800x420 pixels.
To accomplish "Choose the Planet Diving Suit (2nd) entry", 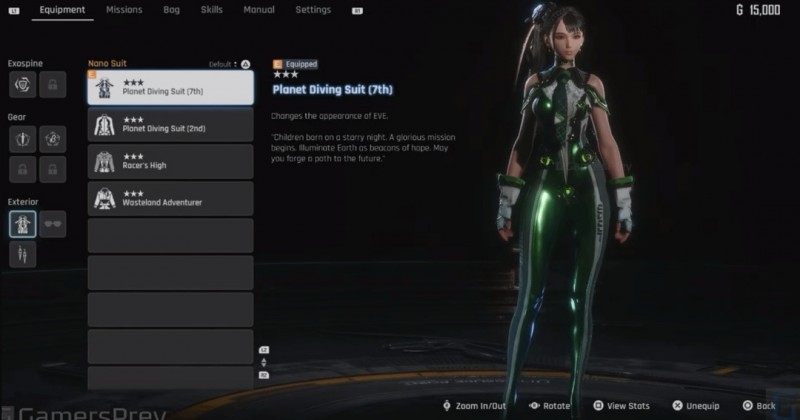I will click(x=170, y=125).
